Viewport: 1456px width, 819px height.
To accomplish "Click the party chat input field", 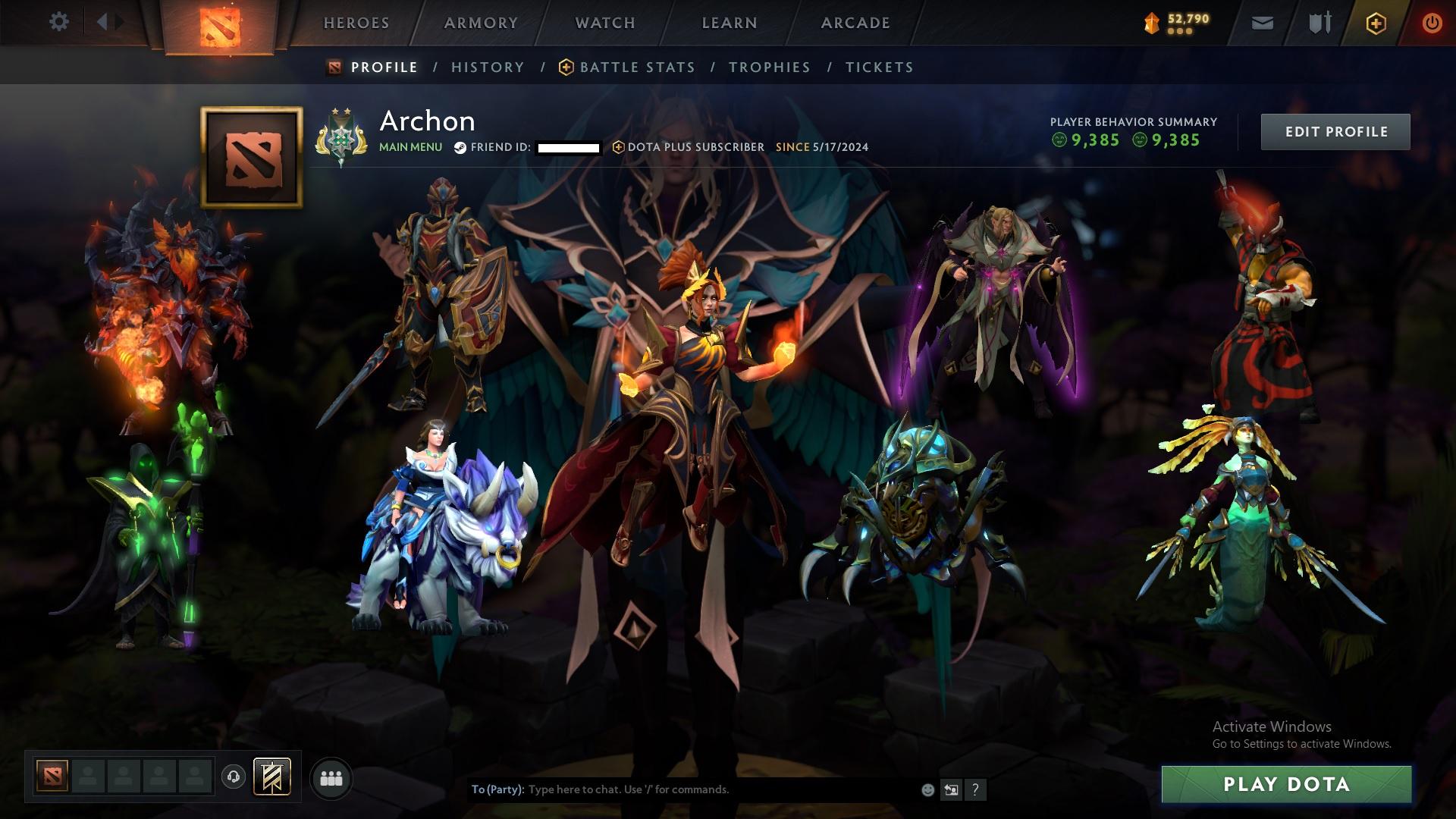I will point(682,789).
